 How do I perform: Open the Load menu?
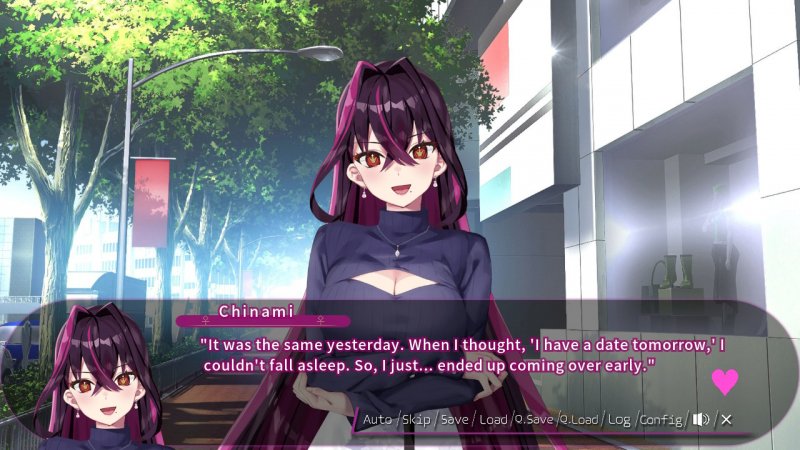pos(493,419)
